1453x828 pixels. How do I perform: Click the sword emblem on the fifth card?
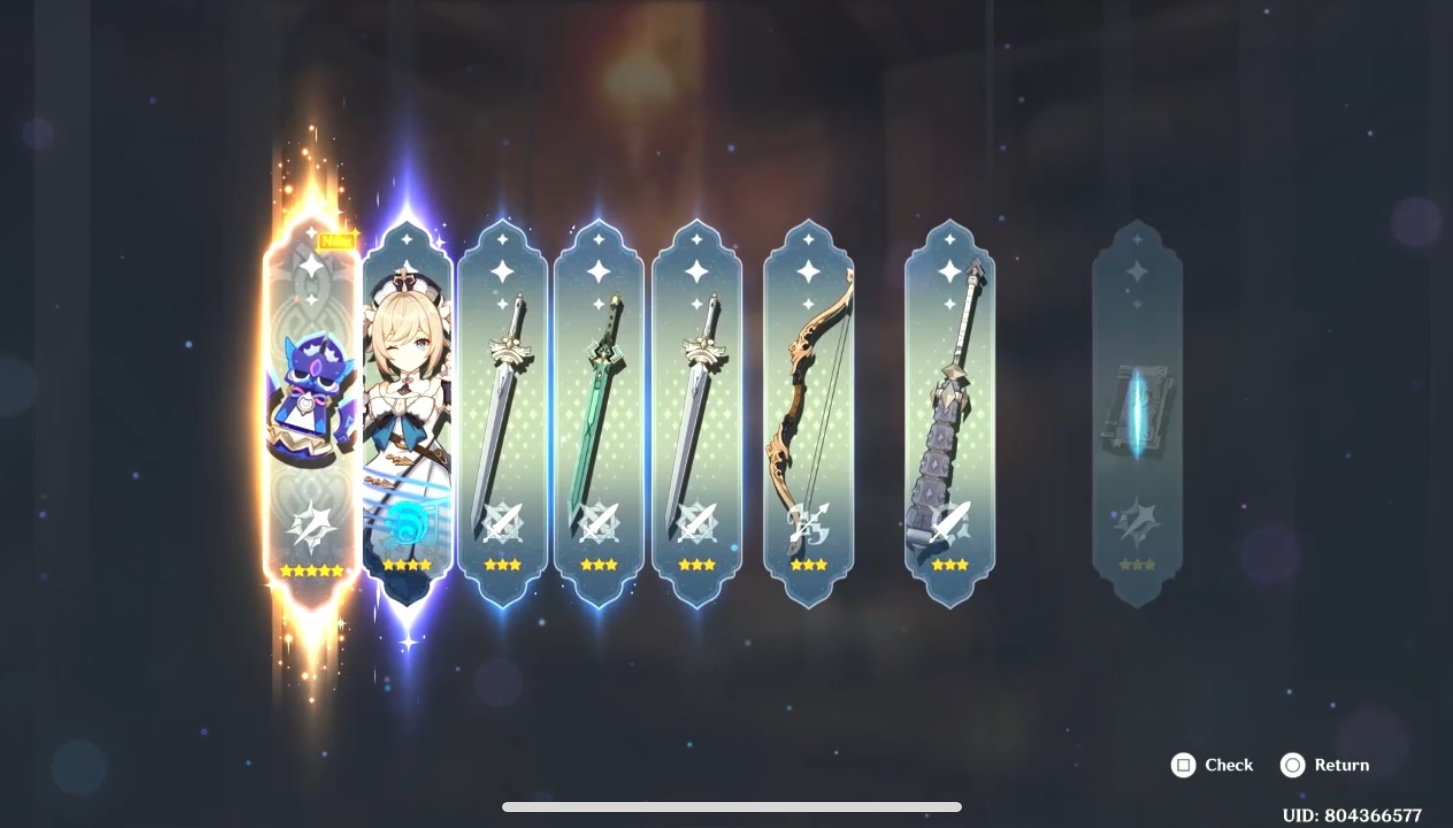697,525
